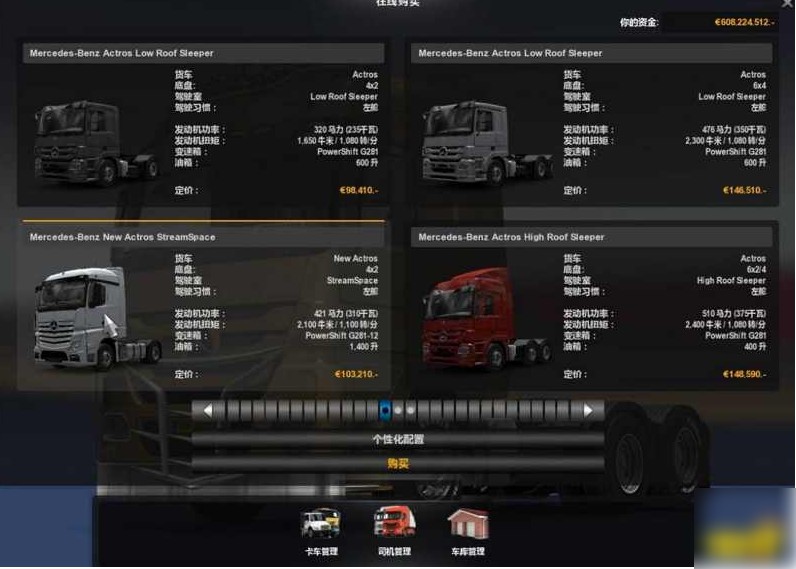Open 卡车管理 truck manager

click(321, 532)
